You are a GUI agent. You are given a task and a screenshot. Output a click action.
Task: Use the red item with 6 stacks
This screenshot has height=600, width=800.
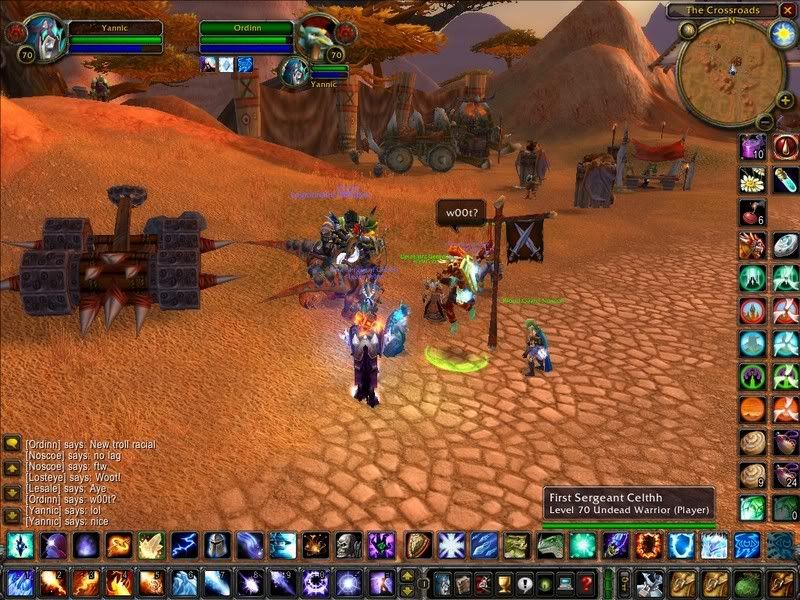click(752, 212)
